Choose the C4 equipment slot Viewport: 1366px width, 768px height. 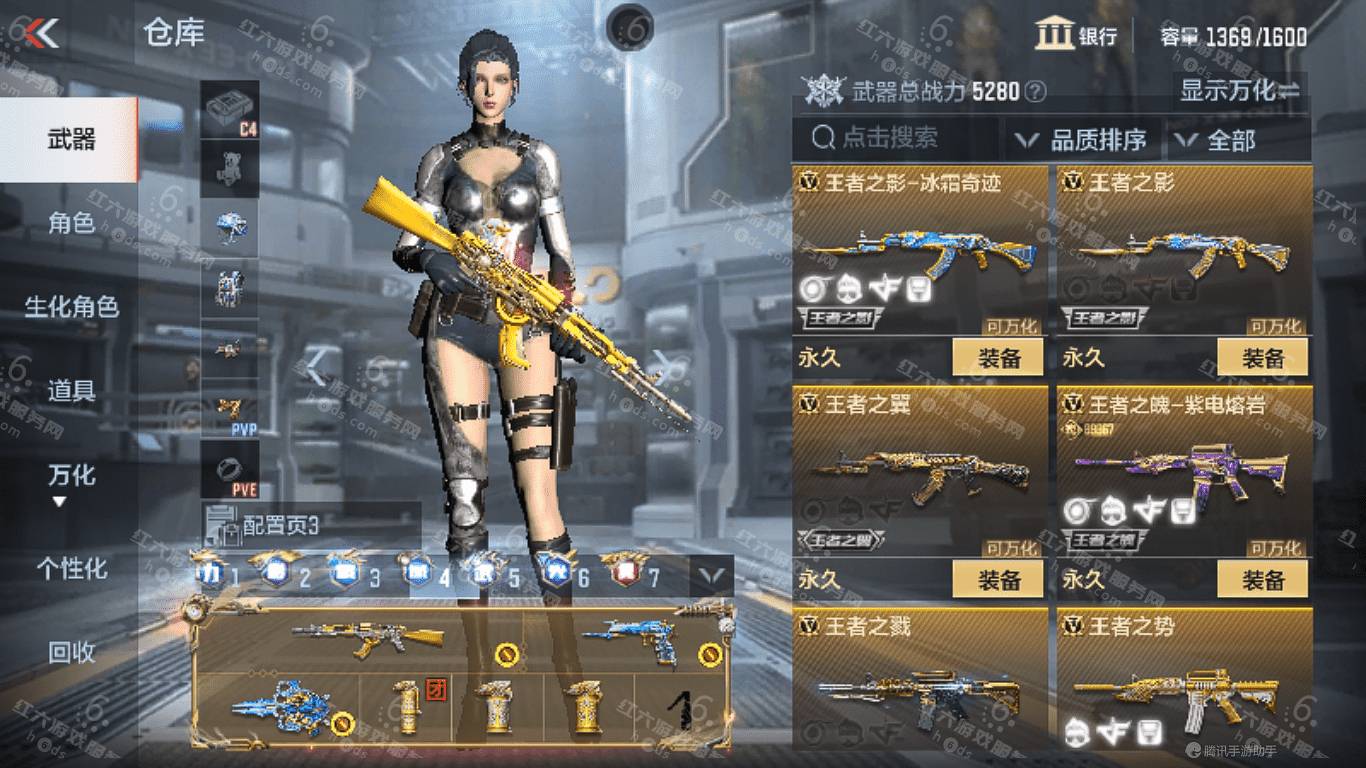pyautogui.click(x=230, y=109)
